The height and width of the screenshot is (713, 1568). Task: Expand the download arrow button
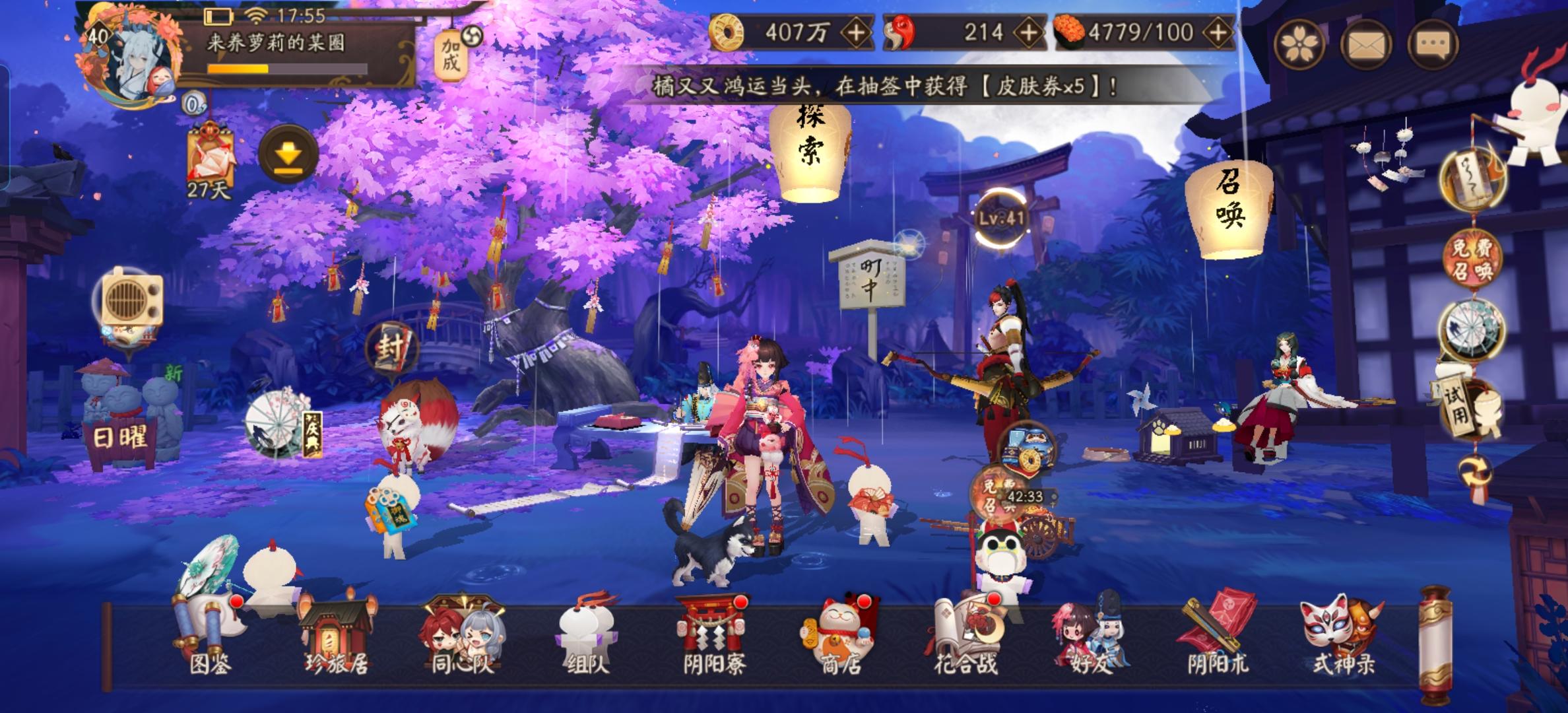click(x=288, y=152)
